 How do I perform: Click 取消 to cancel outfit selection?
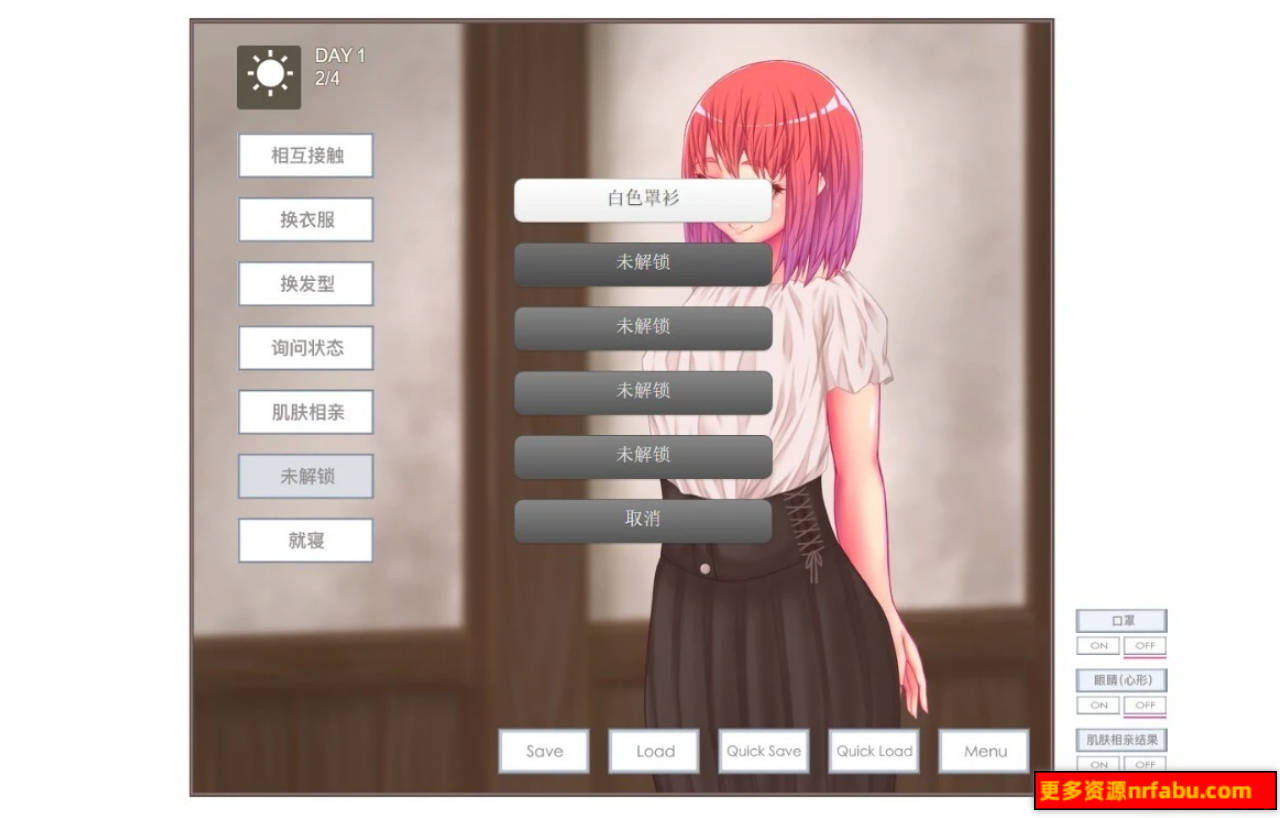(x=642, y=519)
